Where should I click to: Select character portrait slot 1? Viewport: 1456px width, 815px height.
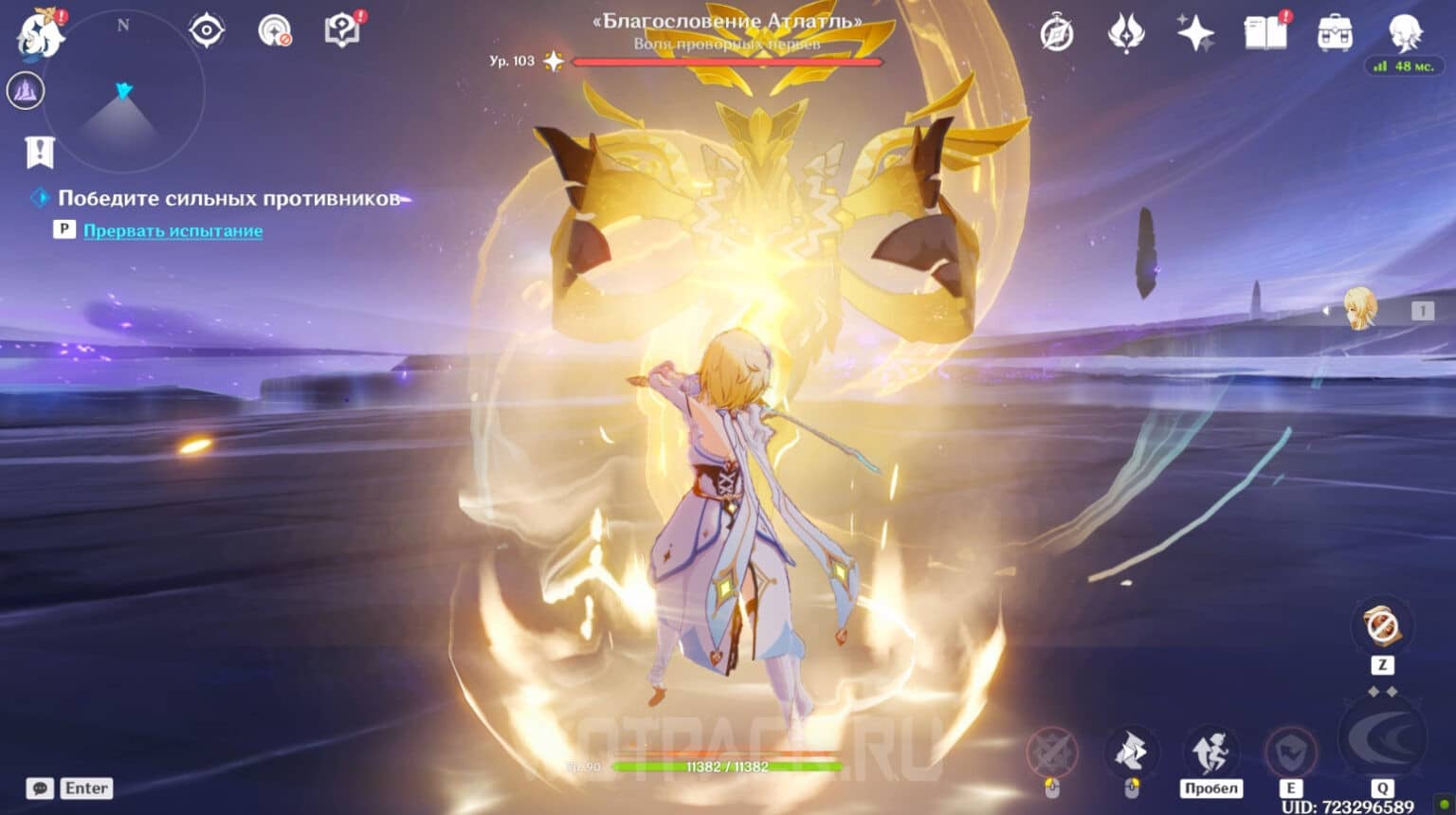[1362, 309]
